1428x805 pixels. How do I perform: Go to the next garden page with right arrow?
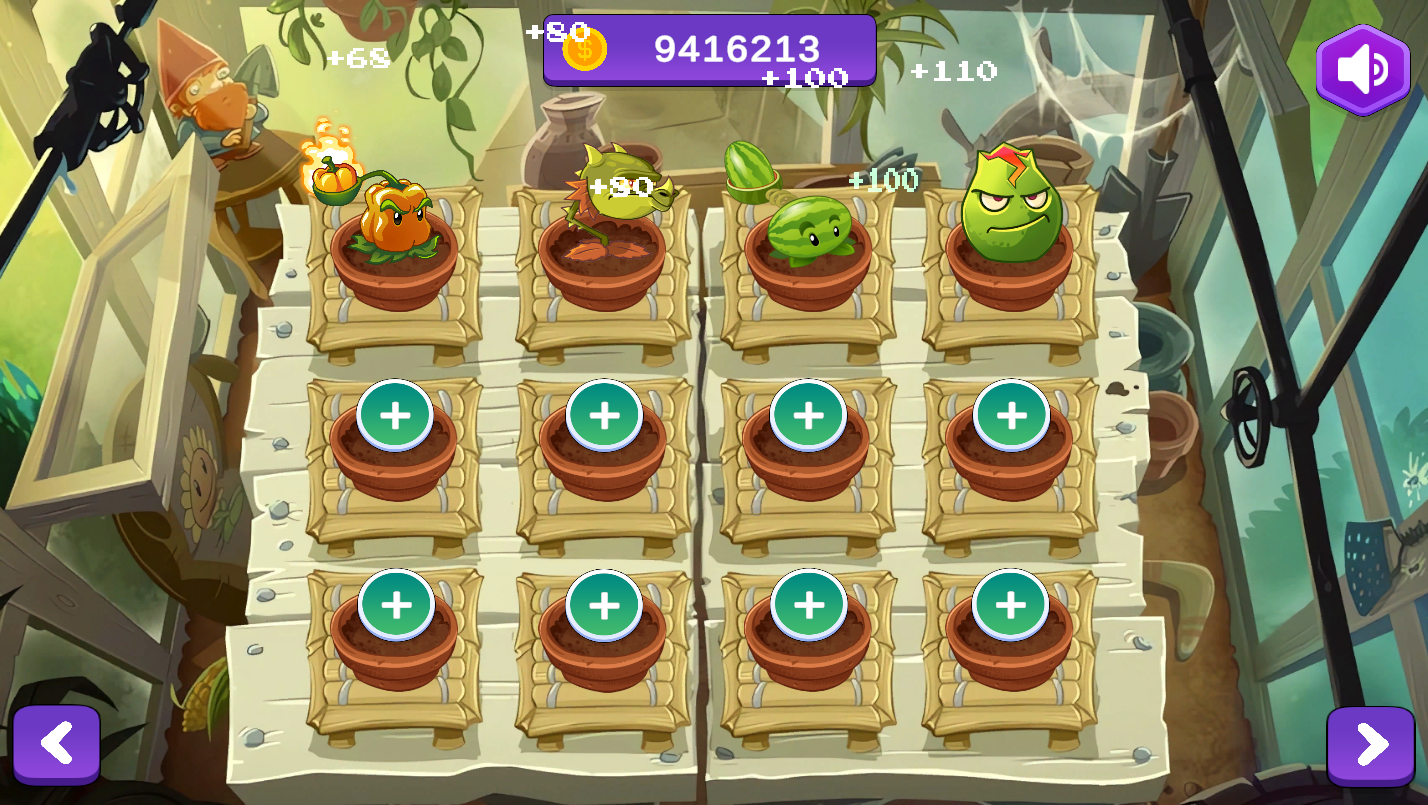click(1371, 743)
